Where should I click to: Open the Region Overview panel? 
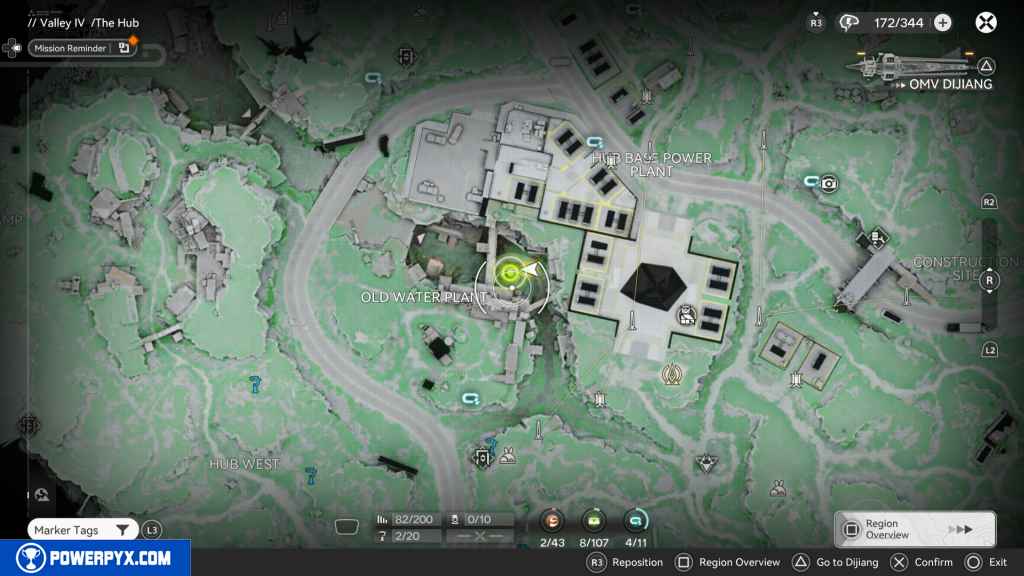click(x=914, y=530)
